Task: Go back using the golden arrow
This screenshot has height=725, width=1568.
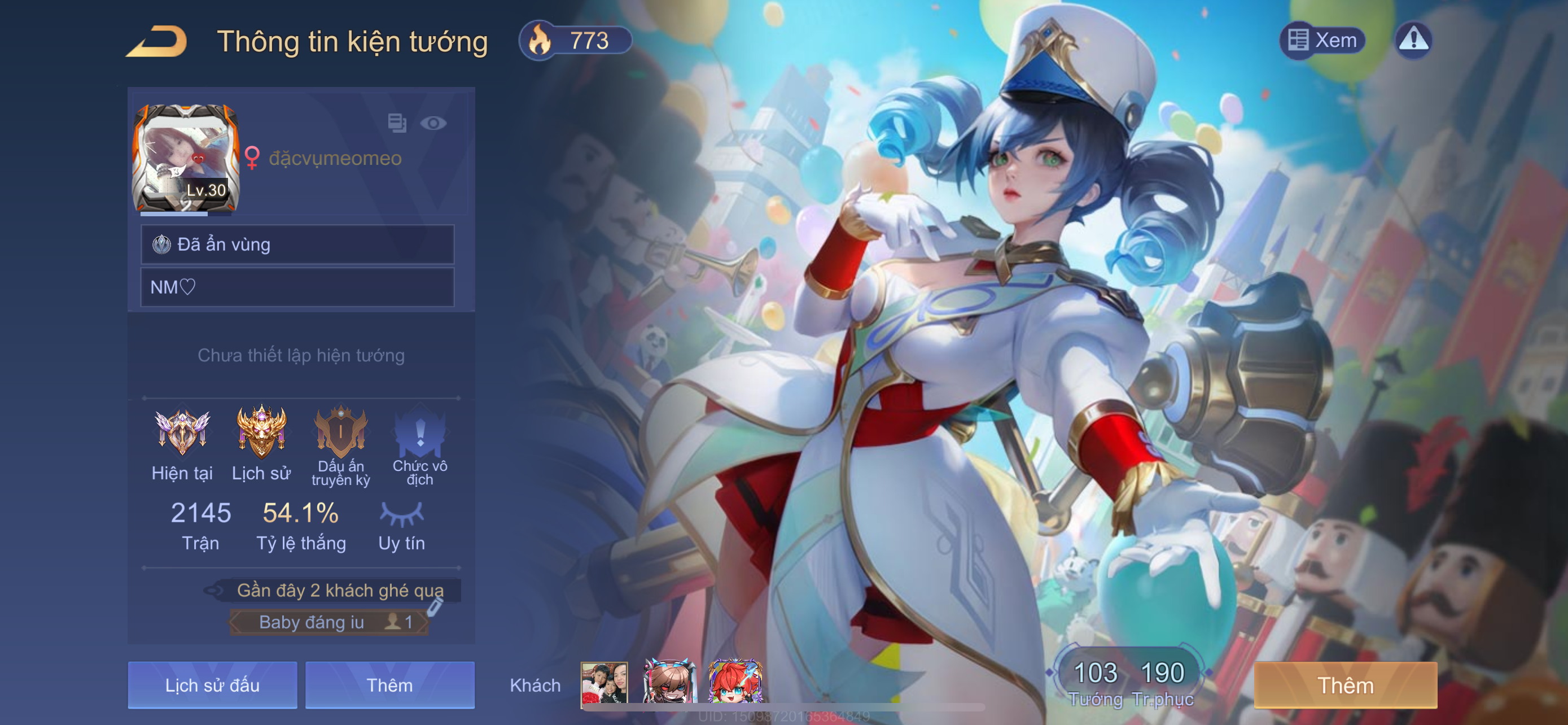Action: point(157,41)
